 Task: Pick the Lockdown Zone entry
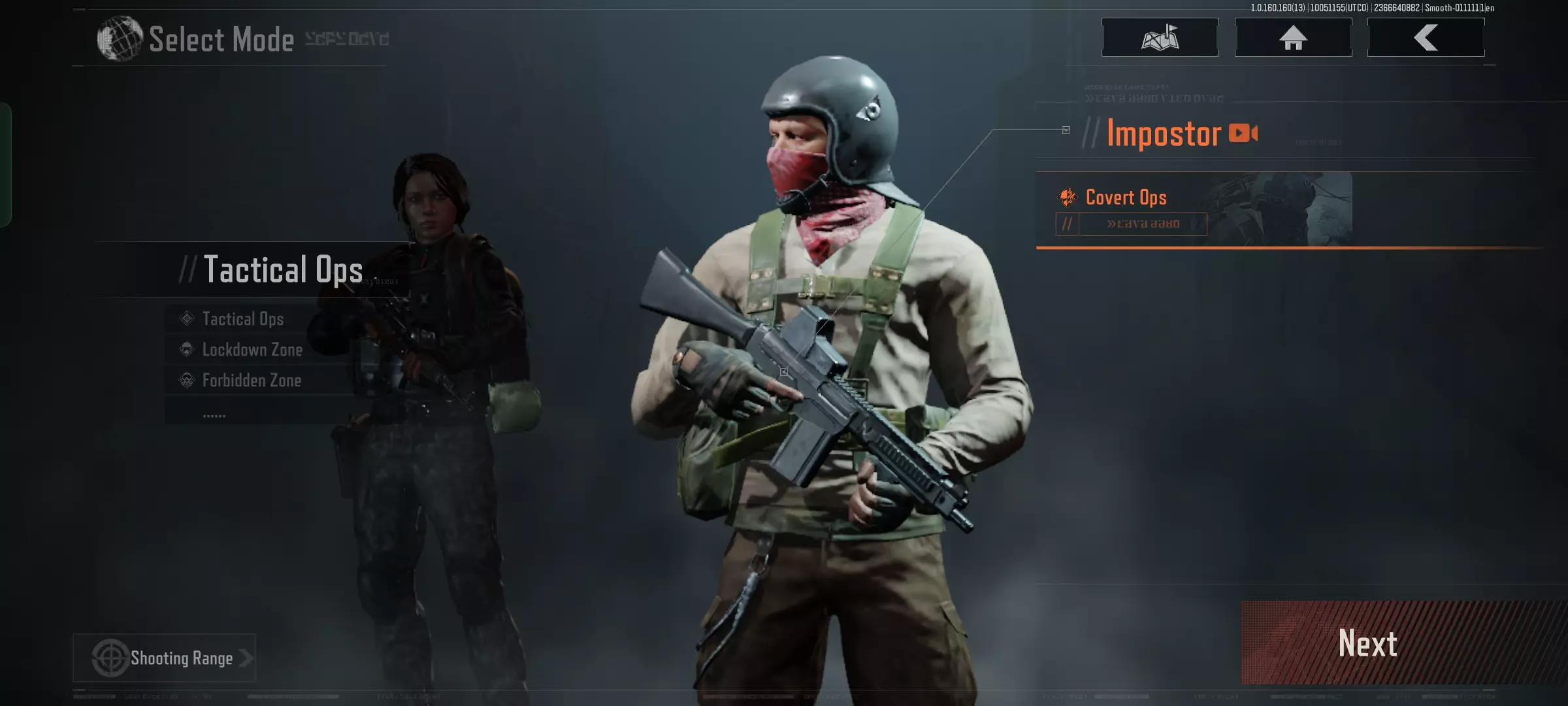[x=252, y=350]
